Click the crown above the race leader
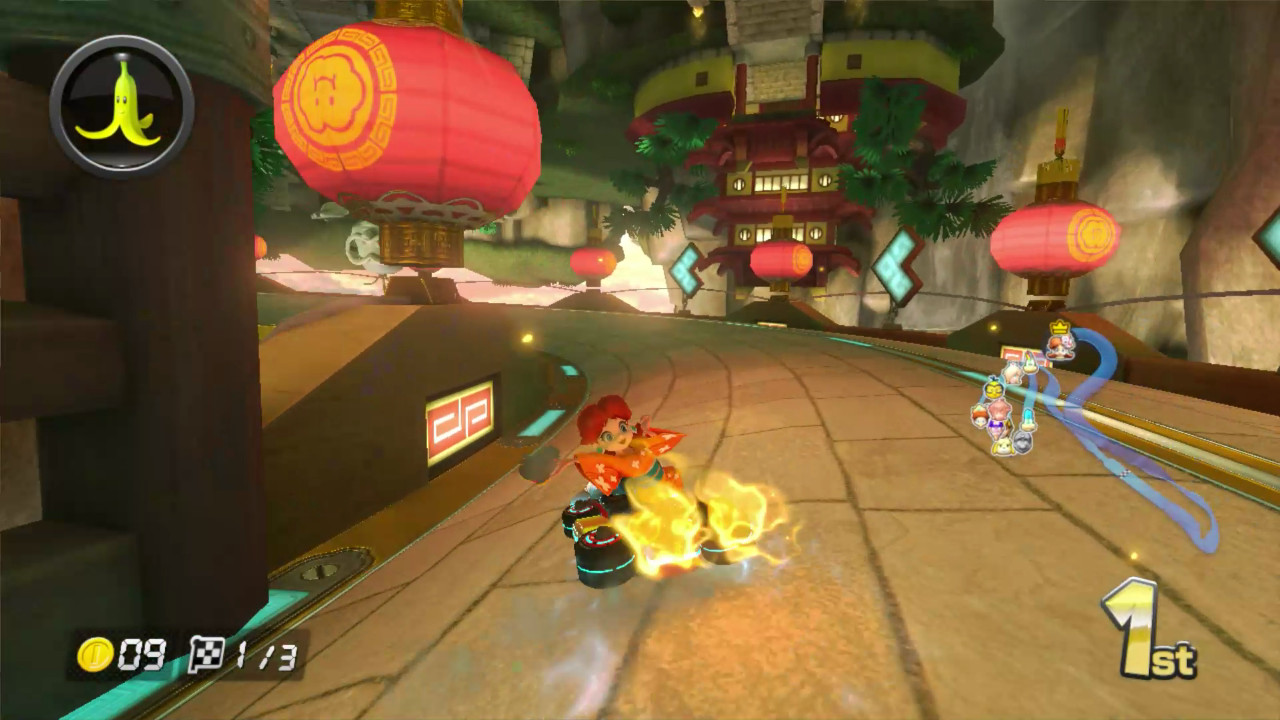This screenshot has width=1280, height=720. 1058,327
